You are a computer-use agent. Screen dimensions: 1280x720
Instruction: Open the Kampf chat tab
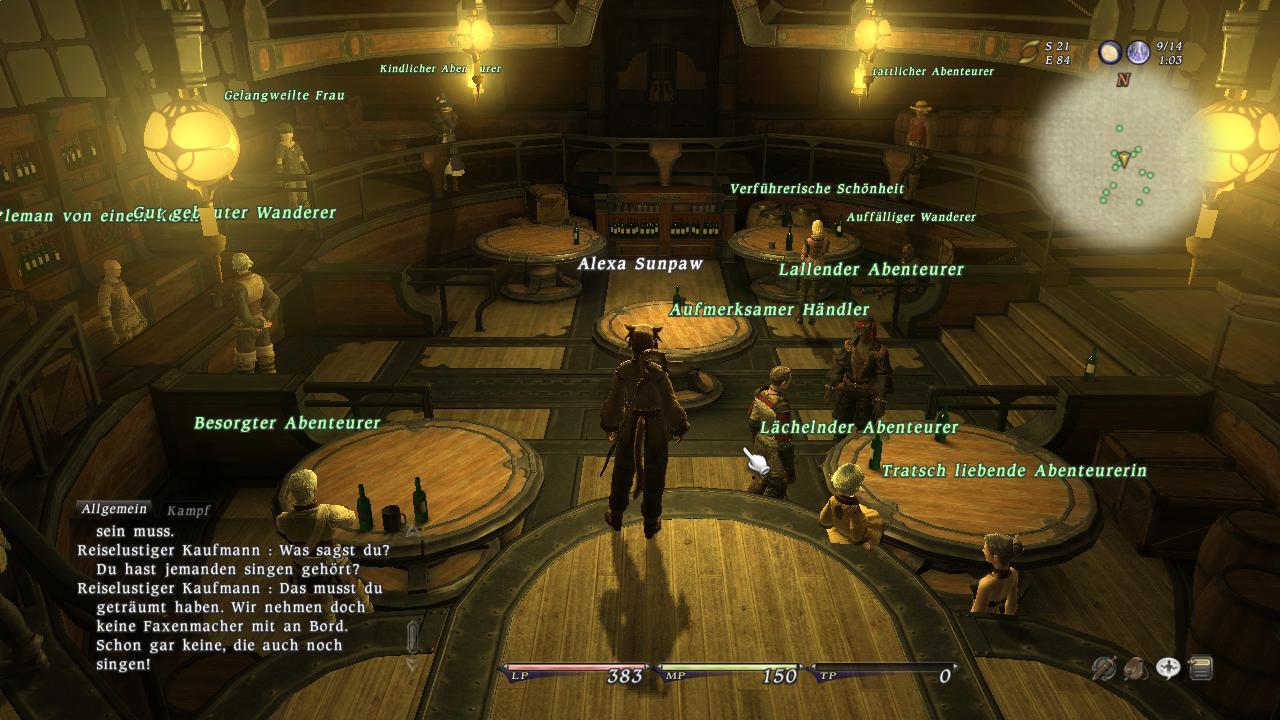[188, 511]
